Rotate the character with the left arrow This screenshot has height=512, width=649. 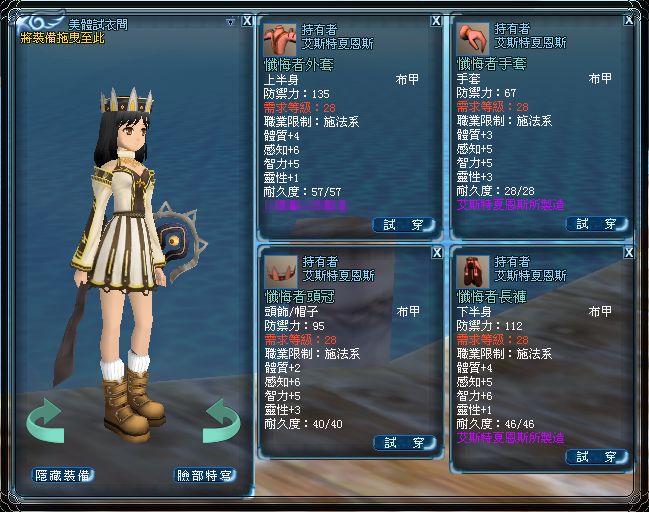pyautogui.click(x=45, y=420)
